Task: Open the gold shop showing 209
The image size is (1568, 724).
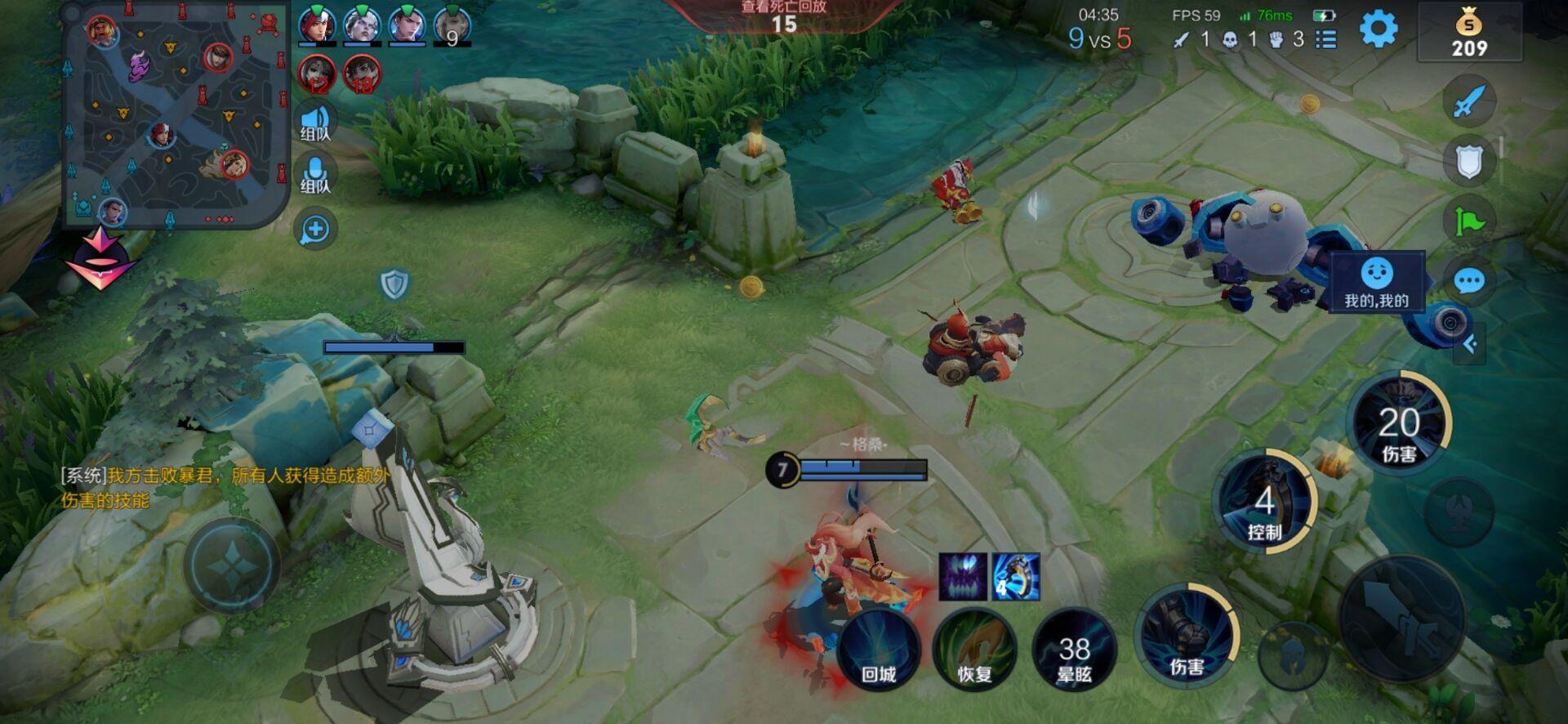Action: pyautogui.click(x=1469, y=33)
